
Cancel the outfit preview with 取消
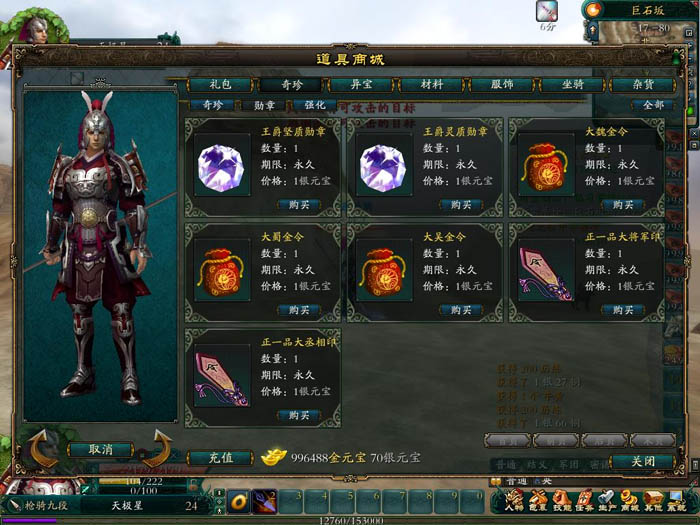point(100,450)
